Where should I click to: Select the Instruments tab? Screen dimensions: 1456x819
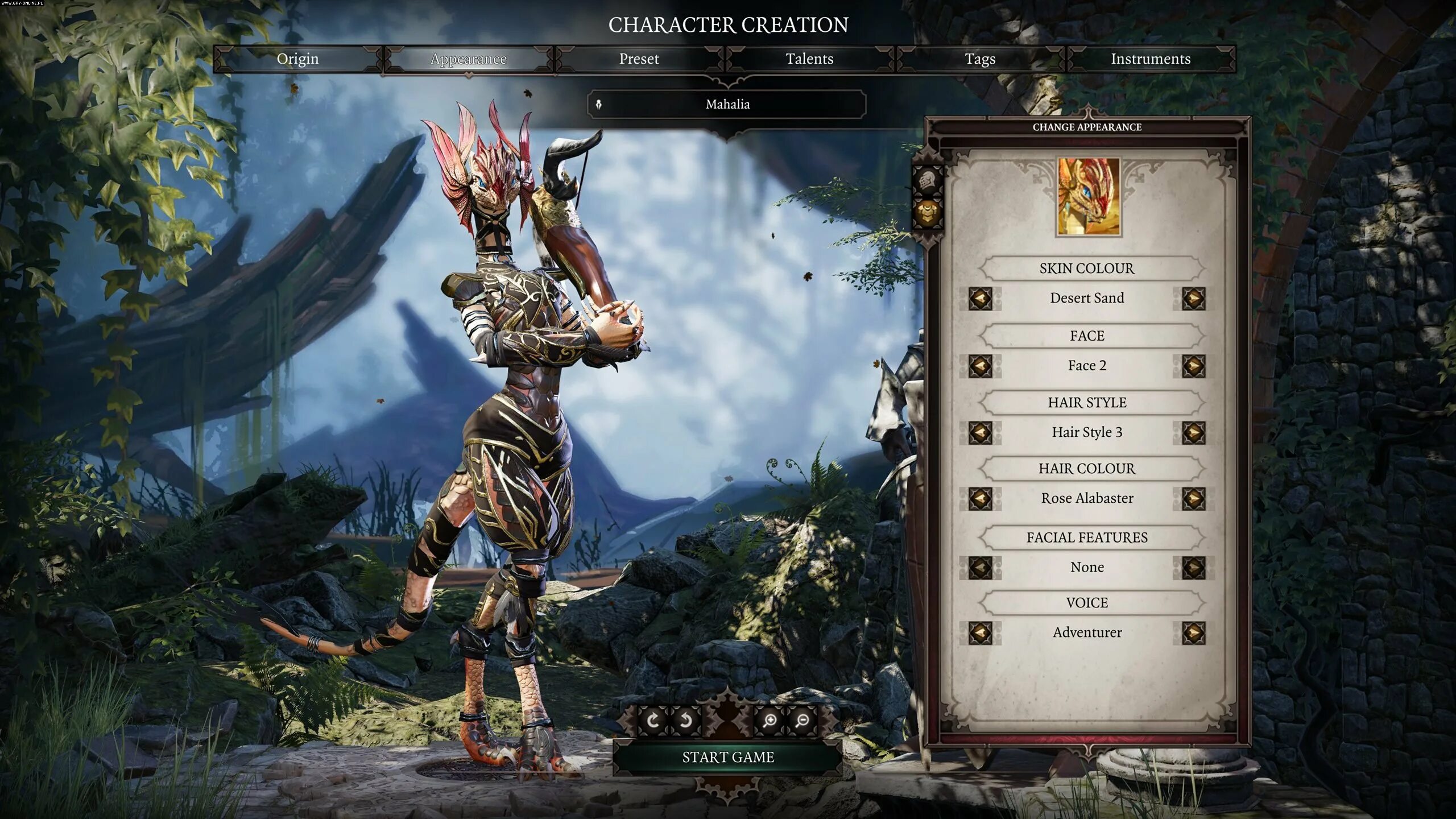coord(1150,59)
